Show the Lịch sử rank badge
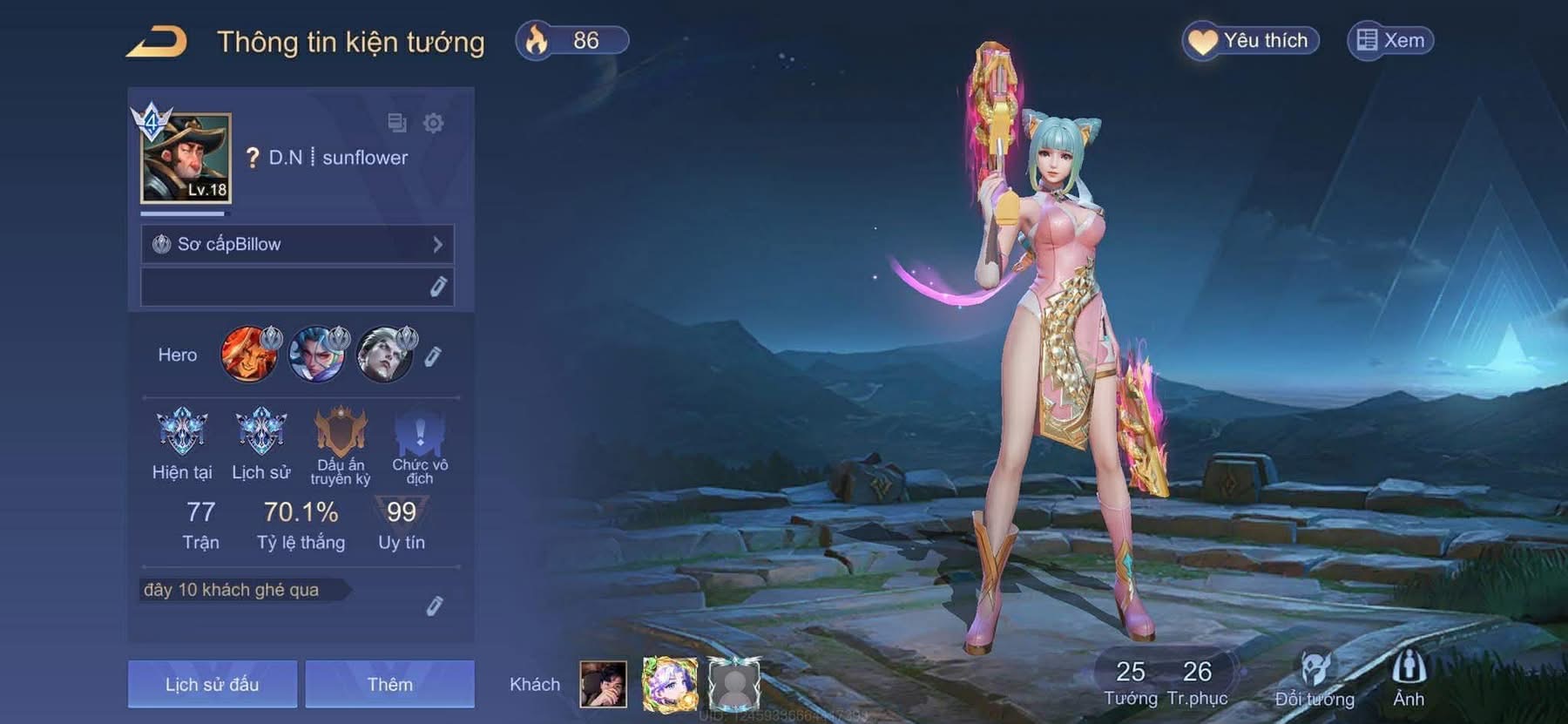This screenshot has height=724, width=1568. point(261,431)
